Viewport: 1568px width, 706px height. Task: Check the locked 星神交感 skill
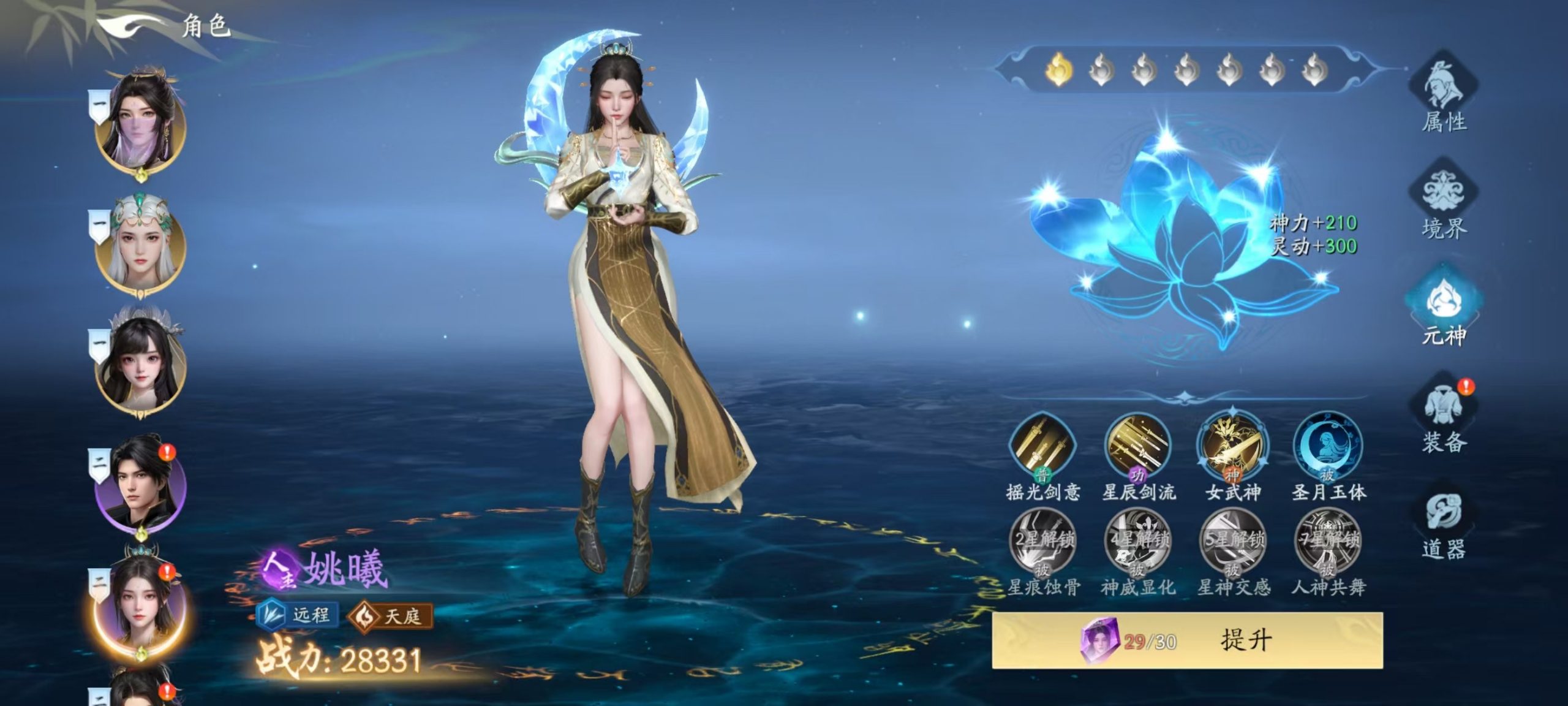[1232, 544]
